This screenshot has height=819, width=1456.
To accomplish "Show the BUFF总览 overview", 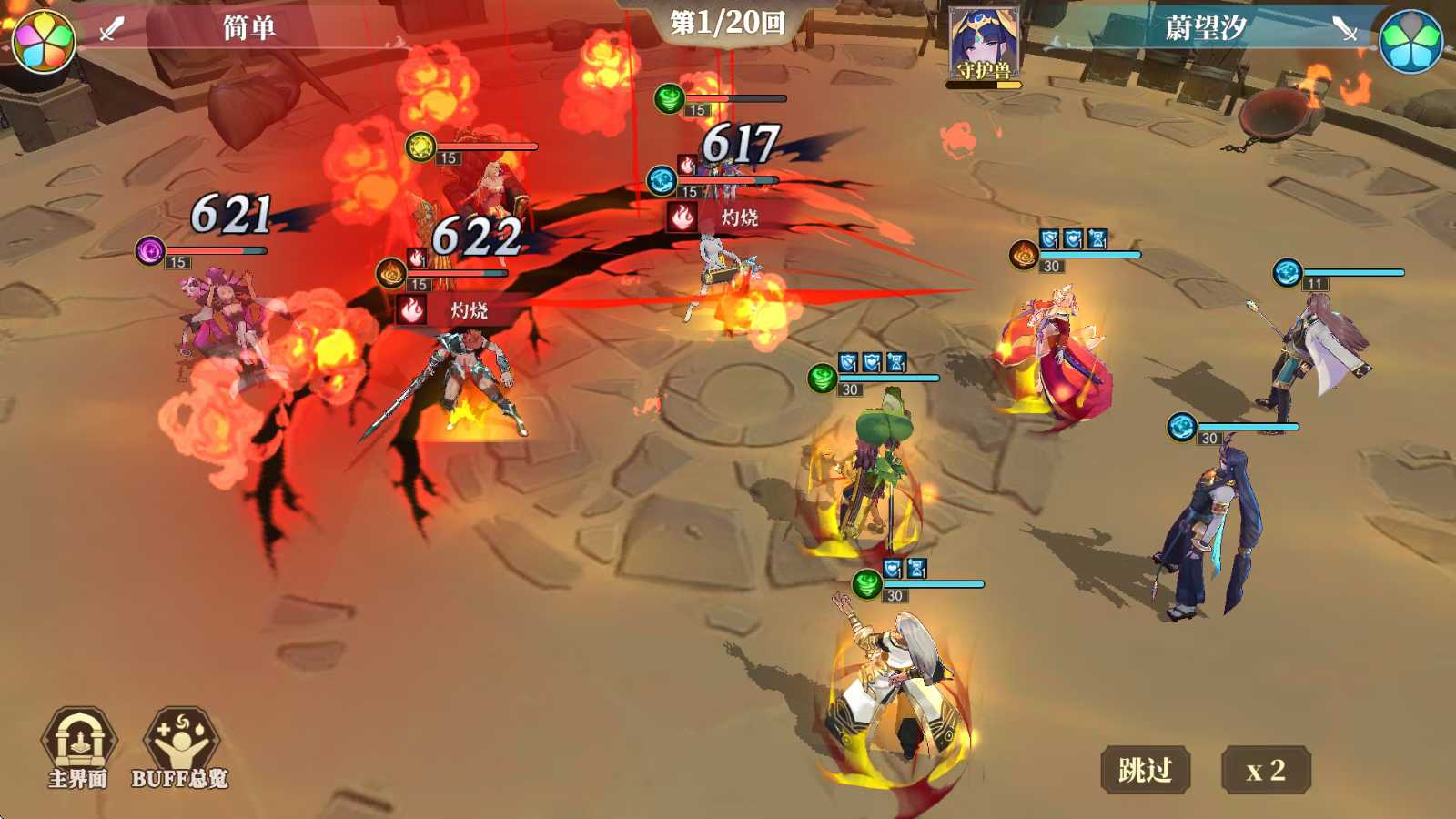I will pos(180,748).
